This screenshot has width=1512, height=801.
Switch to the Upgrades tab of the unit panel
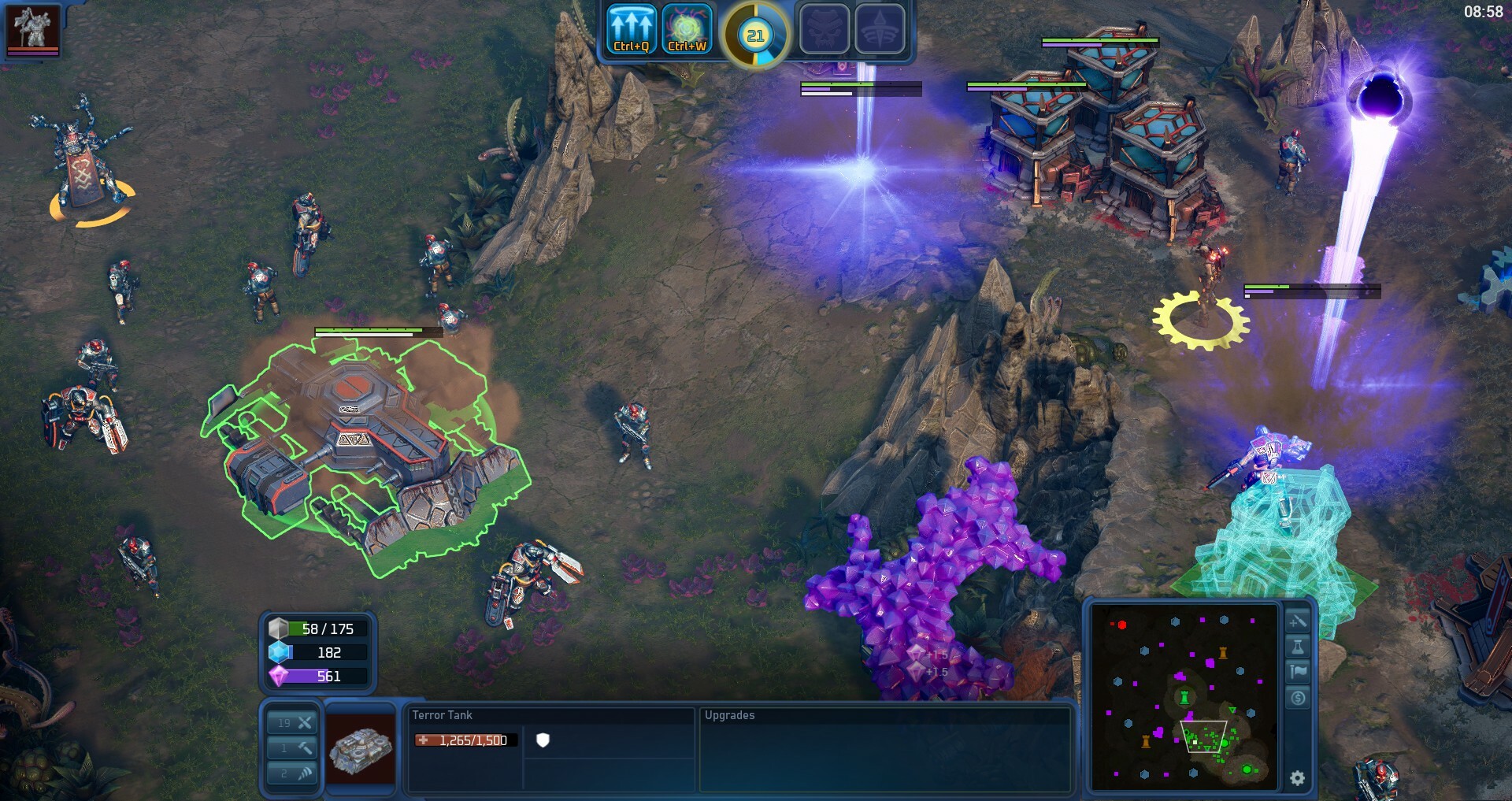pos(728,715)
